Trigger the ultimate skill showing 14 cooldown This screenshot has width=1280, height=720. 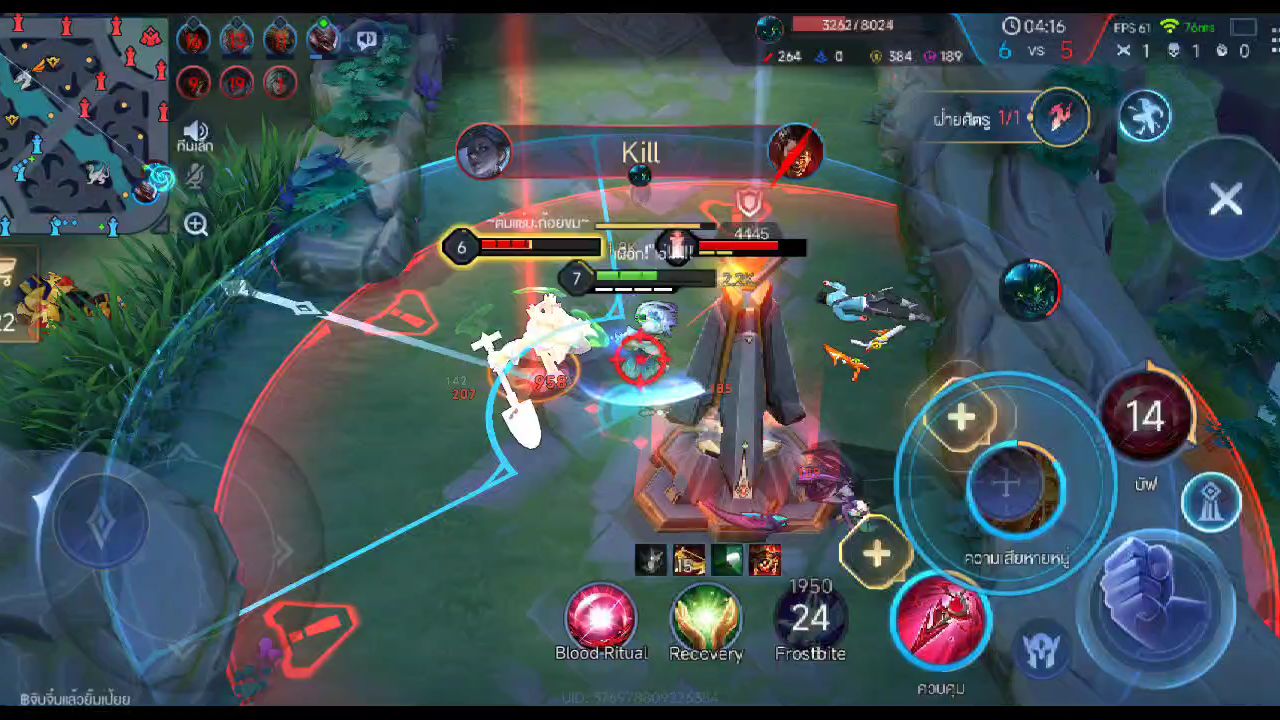point(1146,415)
